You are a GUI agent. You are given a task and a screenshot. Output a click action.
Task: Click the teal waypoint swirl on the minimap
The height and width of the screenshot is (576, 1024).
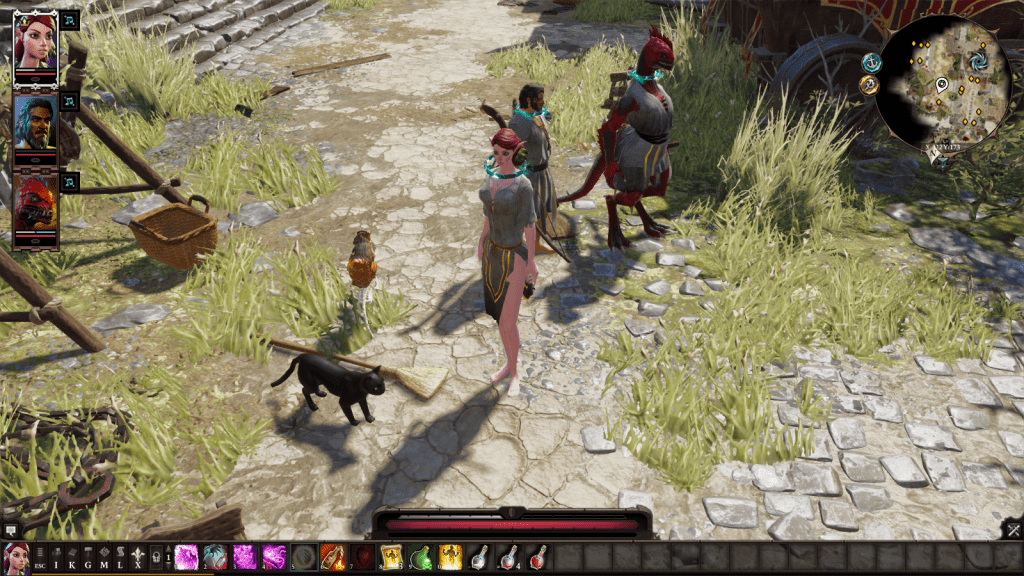coord(978,61)
